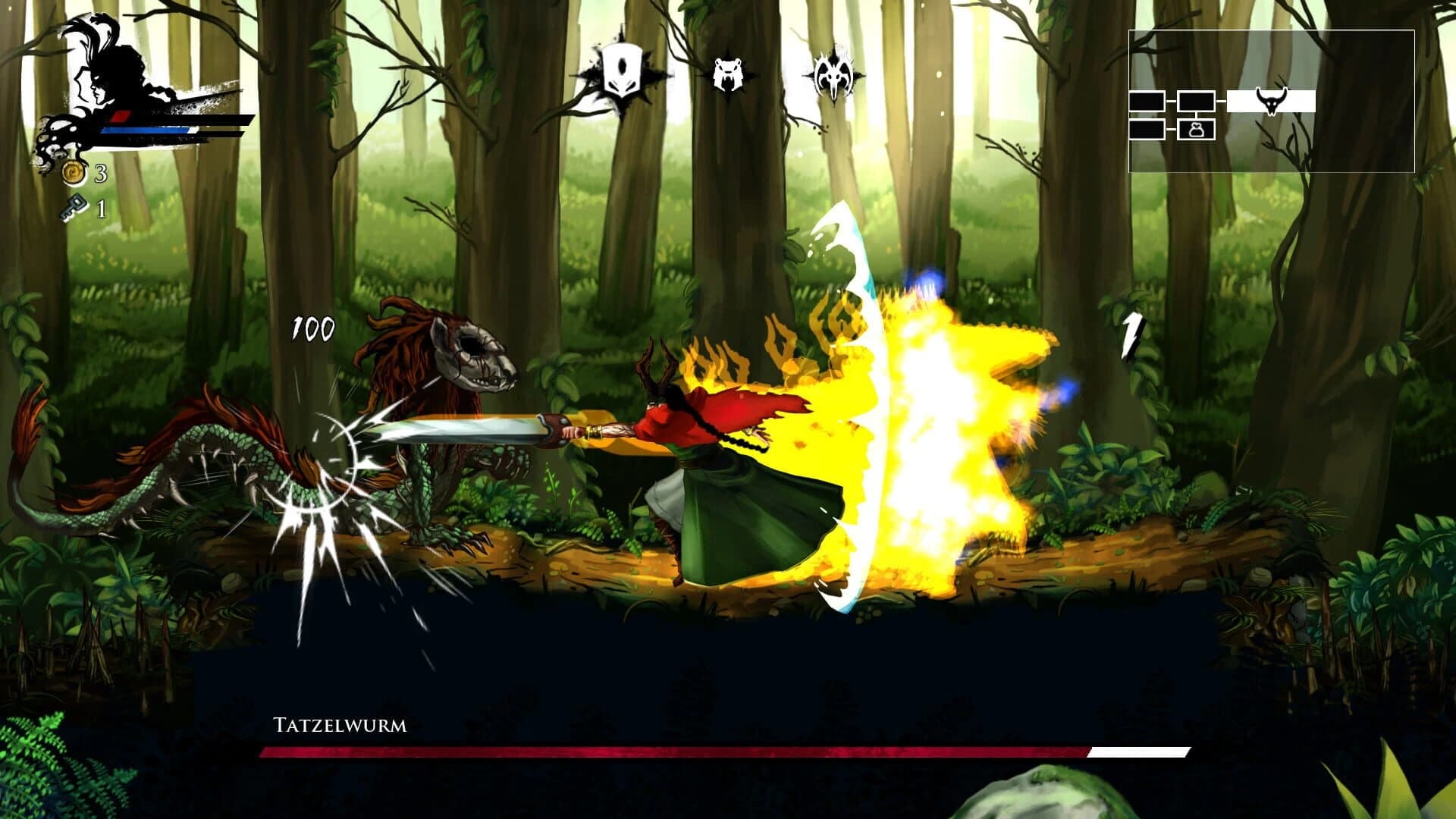Click the loot bag room icon on the minimap
The height and width of the screenshot is (819, 1456).
tap(1196, 131)
